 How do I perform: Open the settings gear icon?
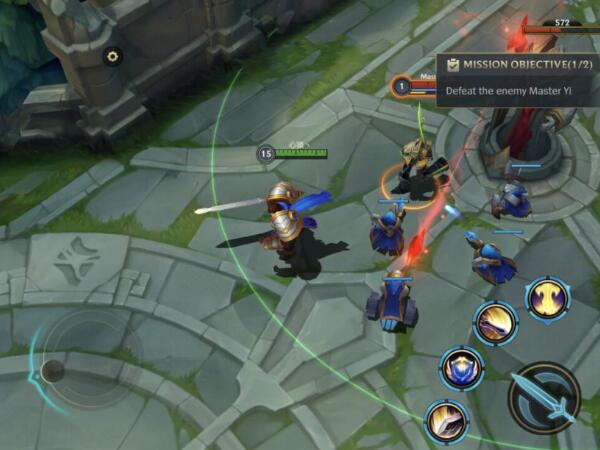(x=112, y=57)
